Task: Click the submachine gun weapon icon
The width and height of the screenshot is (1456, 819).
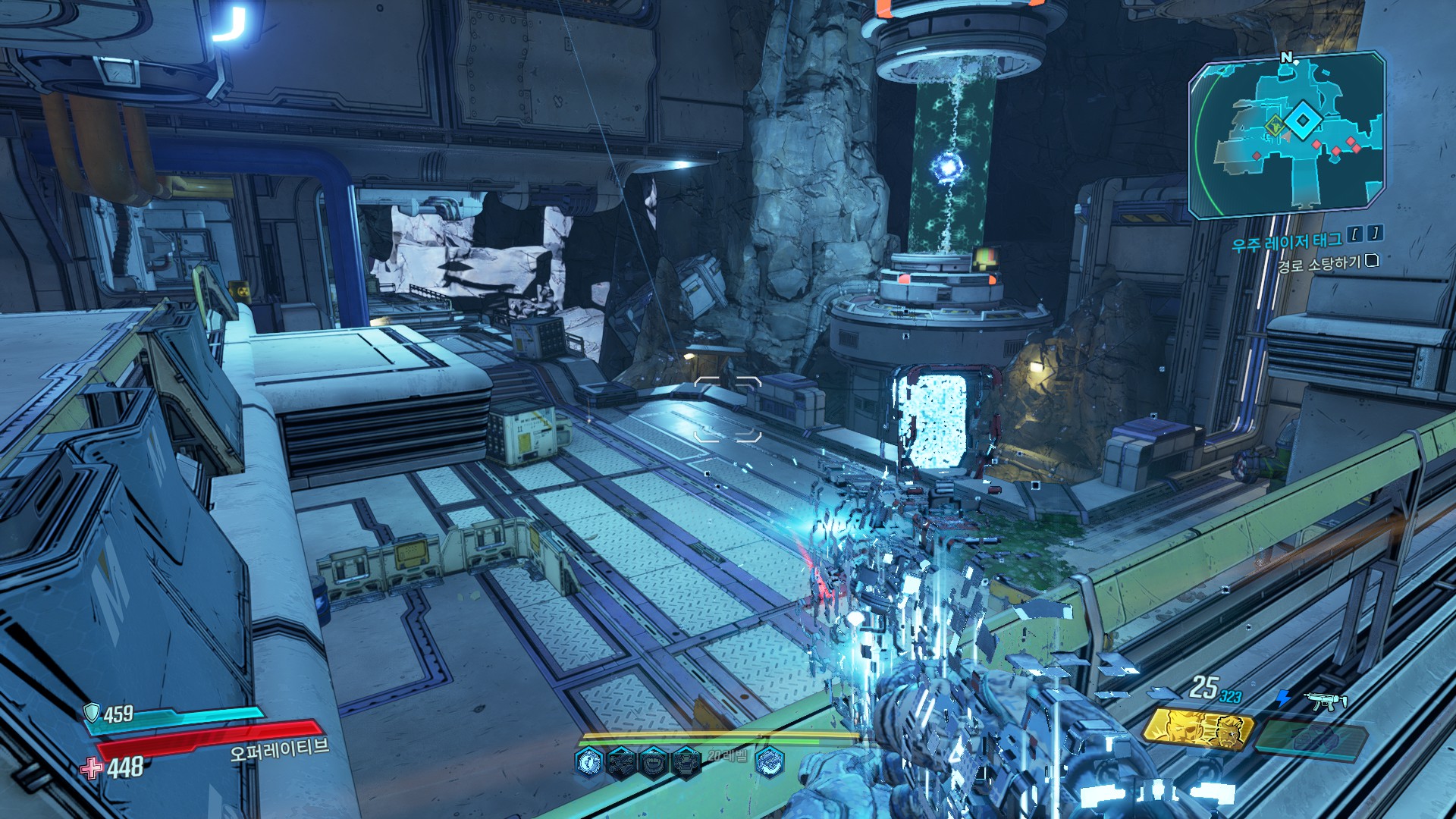Action: (1326, 701)
